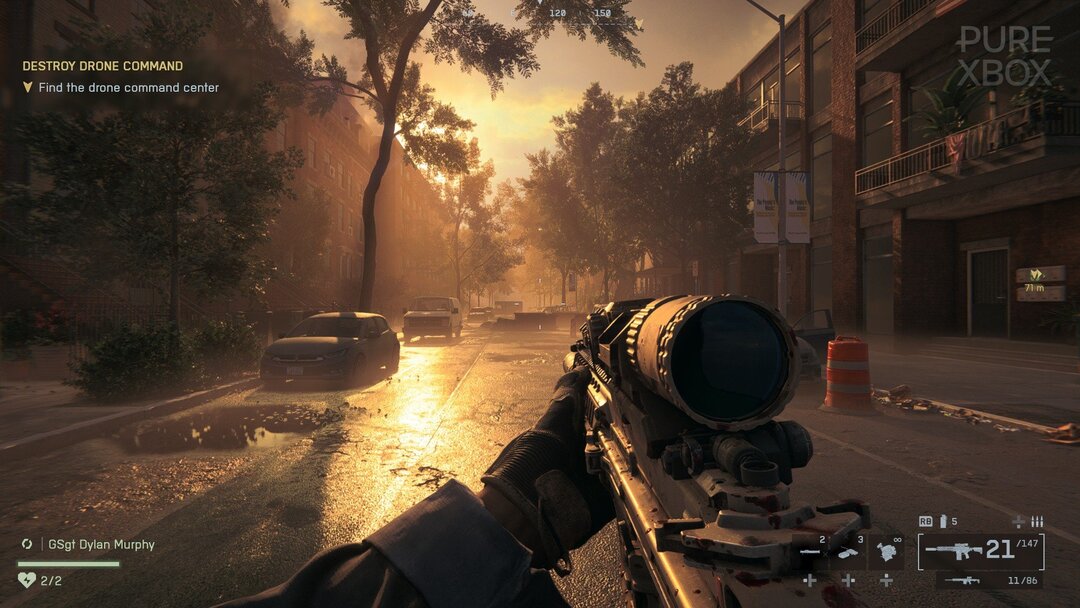1080x608 pixels.
Task: Select the Destroy Drone Command objective tracker
Action: (x=103, y=66)
